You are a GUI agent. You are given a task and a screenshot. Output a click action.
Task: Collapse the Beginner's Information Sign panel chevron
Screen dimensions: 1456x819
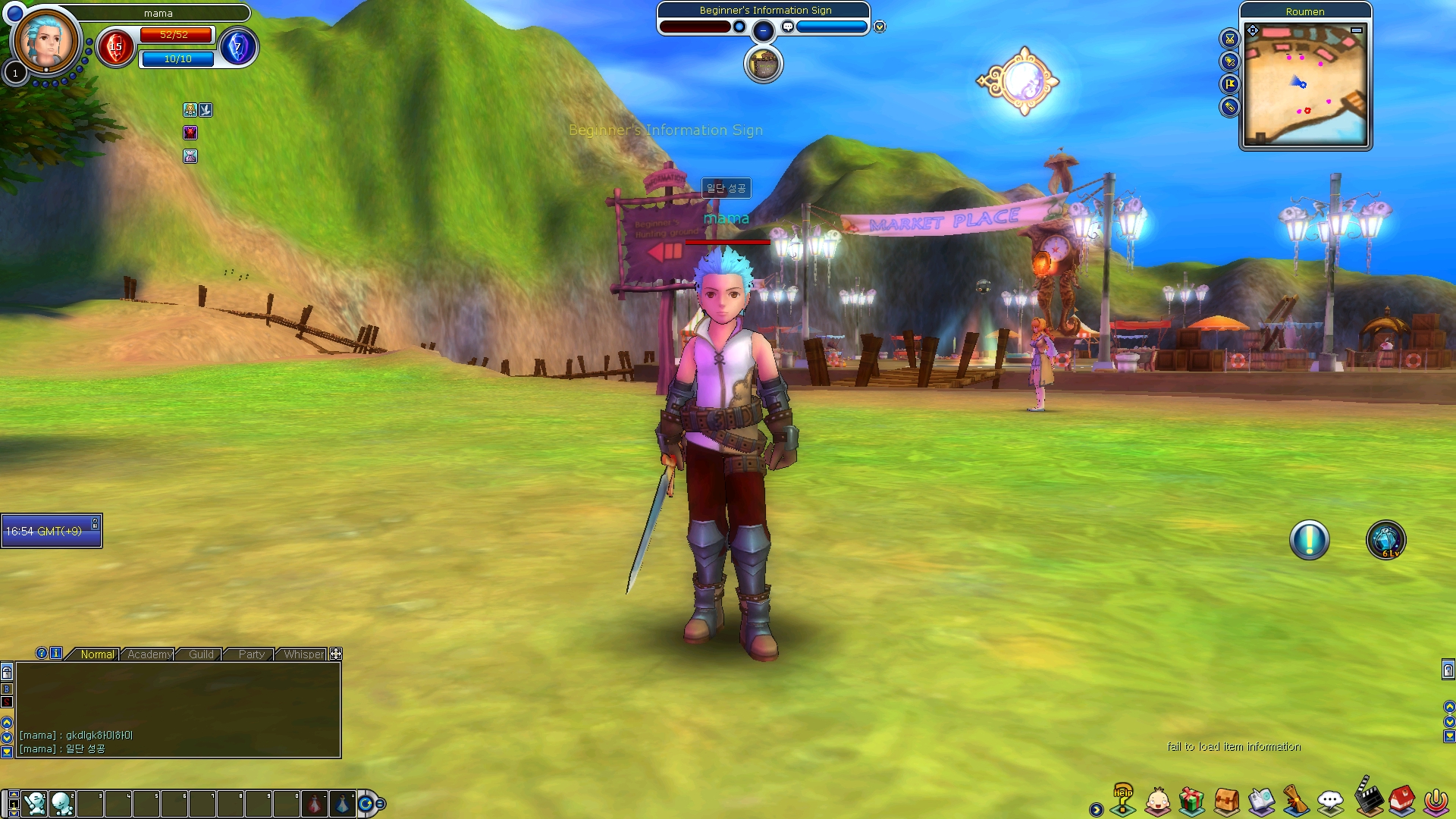878,26
